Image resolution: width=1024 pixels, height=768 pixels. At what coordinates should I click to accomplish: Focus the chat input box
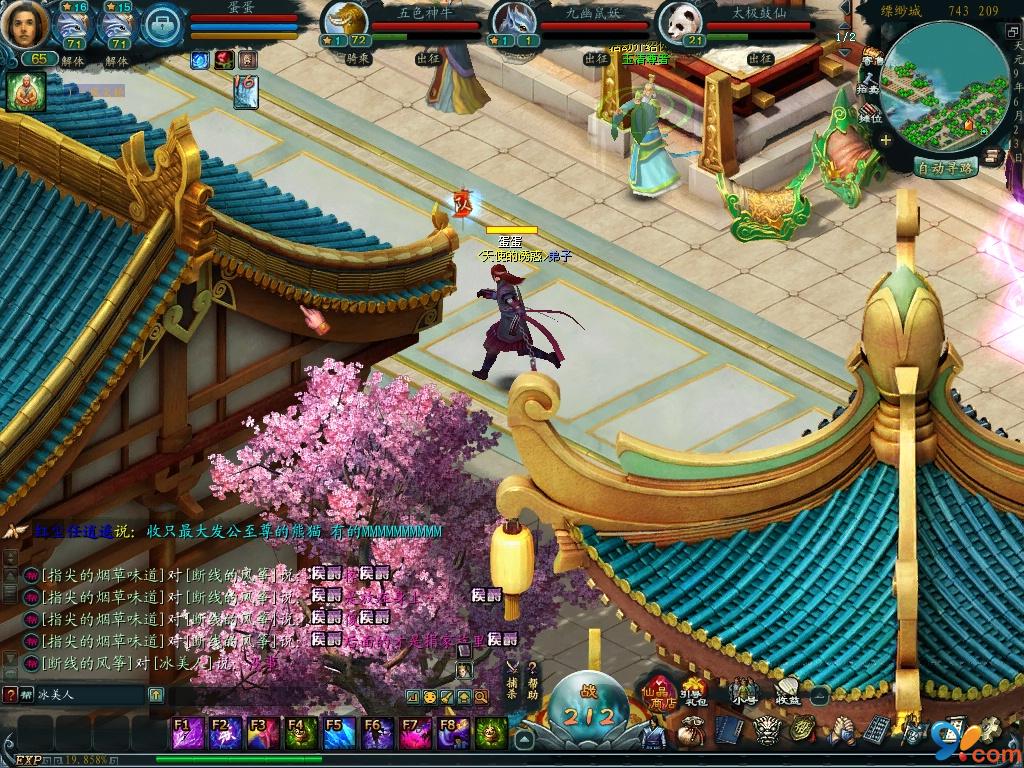click(90, 694)
